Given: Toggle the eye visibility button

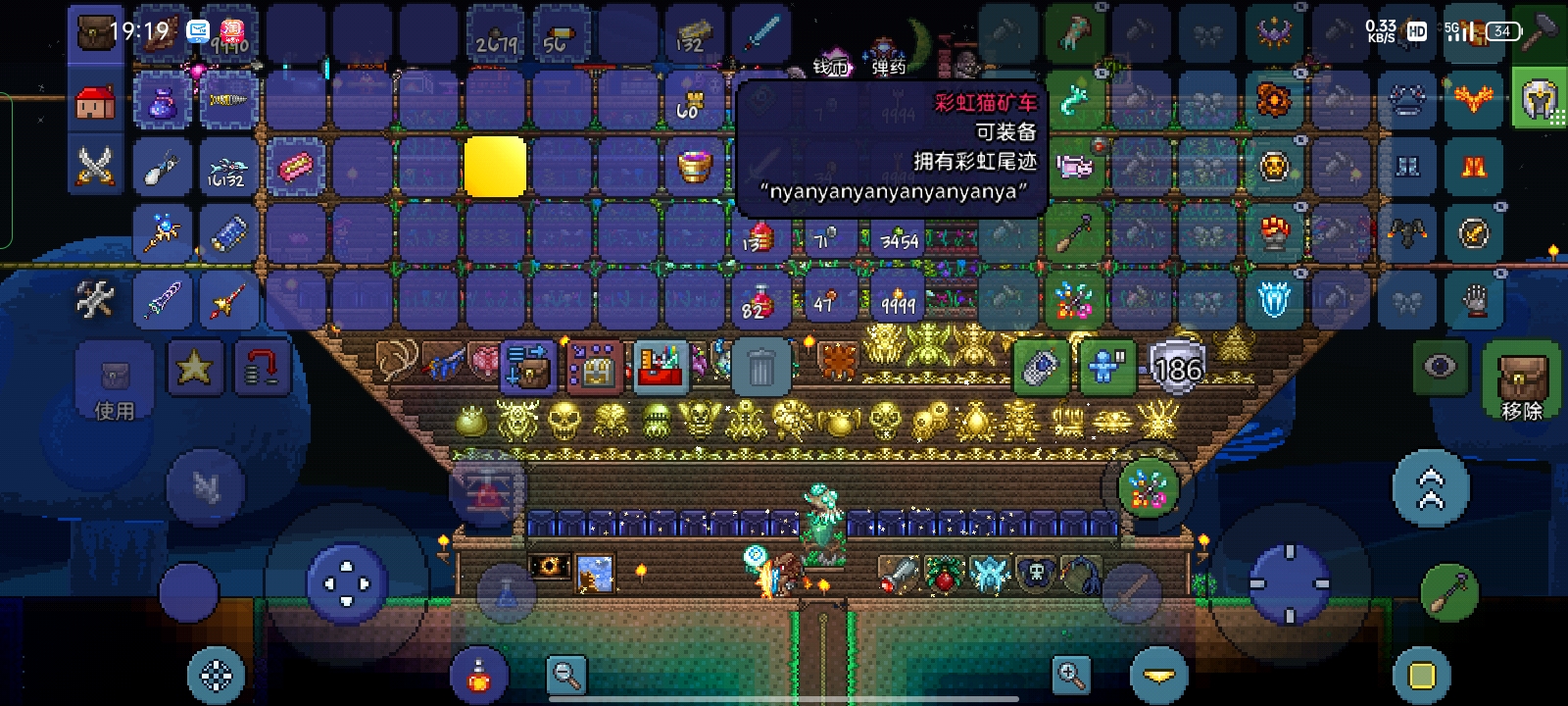Looking at the screenshot, I should 1440,369.
